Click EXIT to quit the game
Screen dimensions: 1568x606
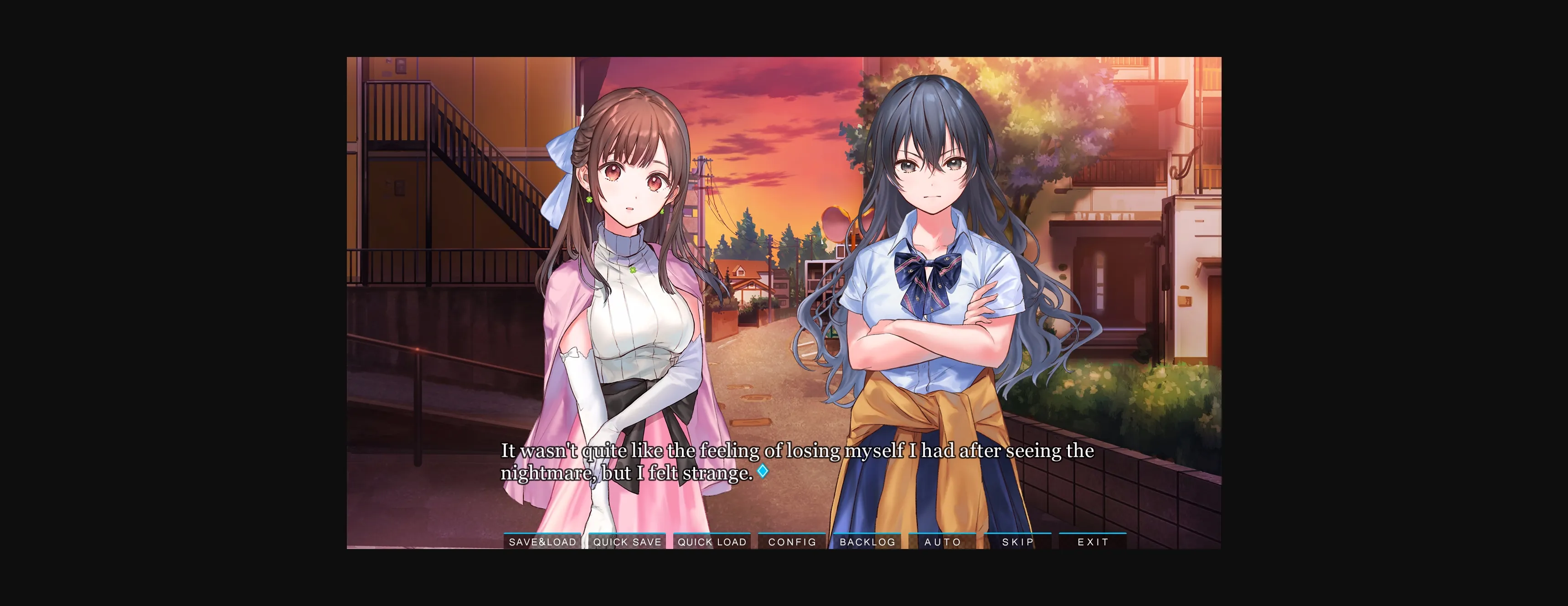[x=1093, y=541]
